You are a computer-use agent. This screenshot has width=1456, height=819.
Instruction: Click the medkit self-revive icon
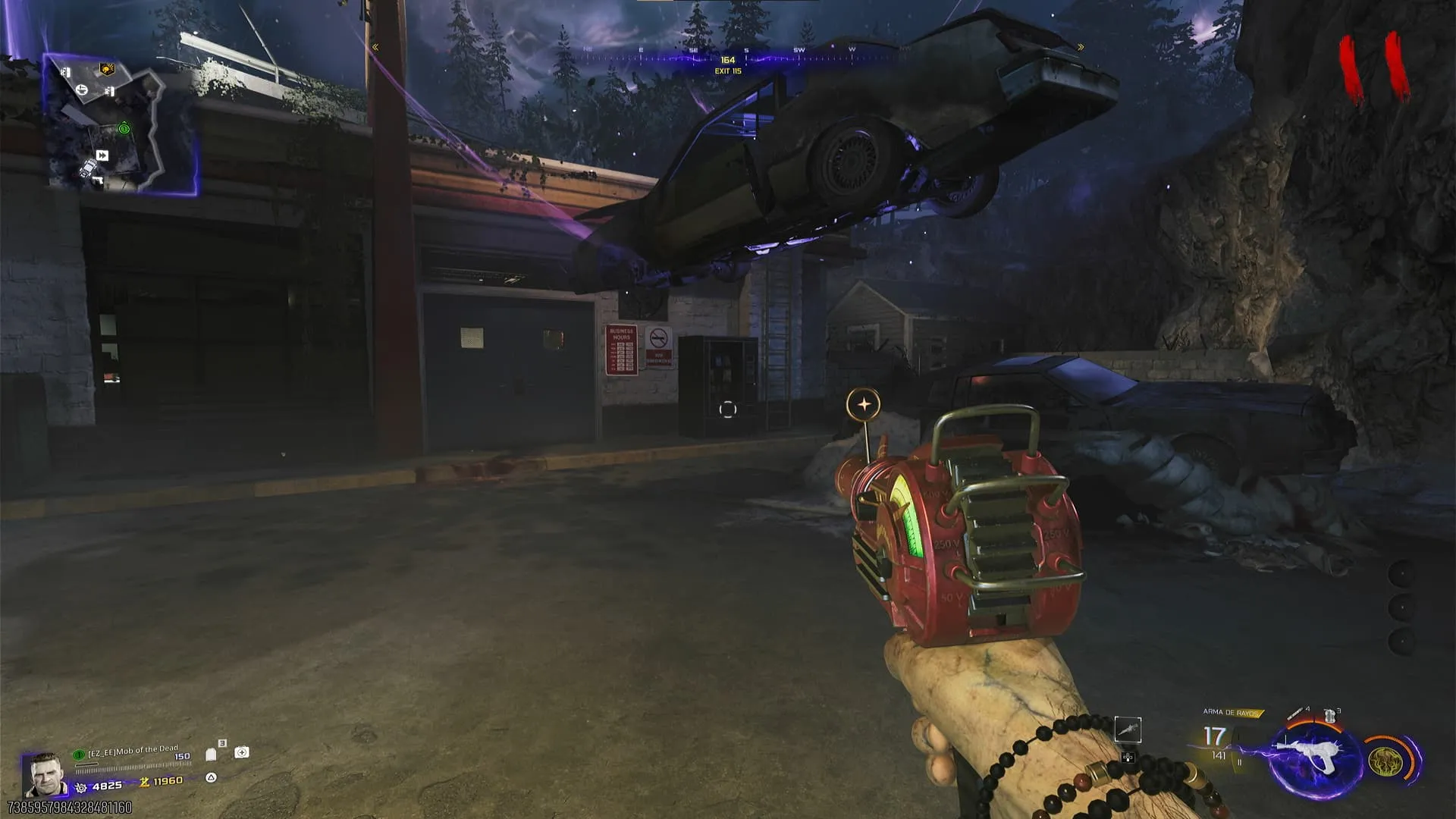tap(242, 752)
